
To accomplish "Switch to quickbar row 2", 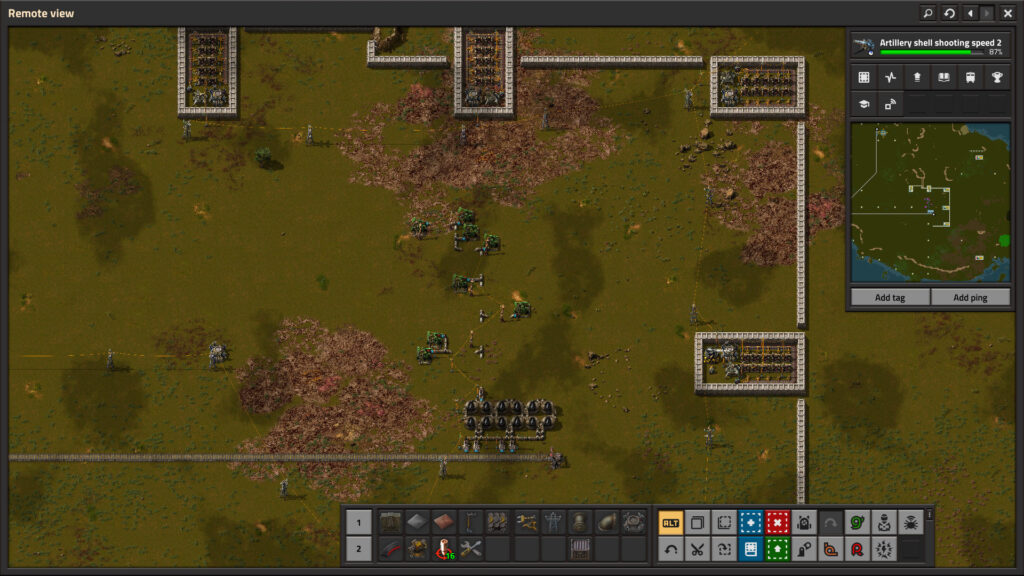I will [x=359, y=548].
